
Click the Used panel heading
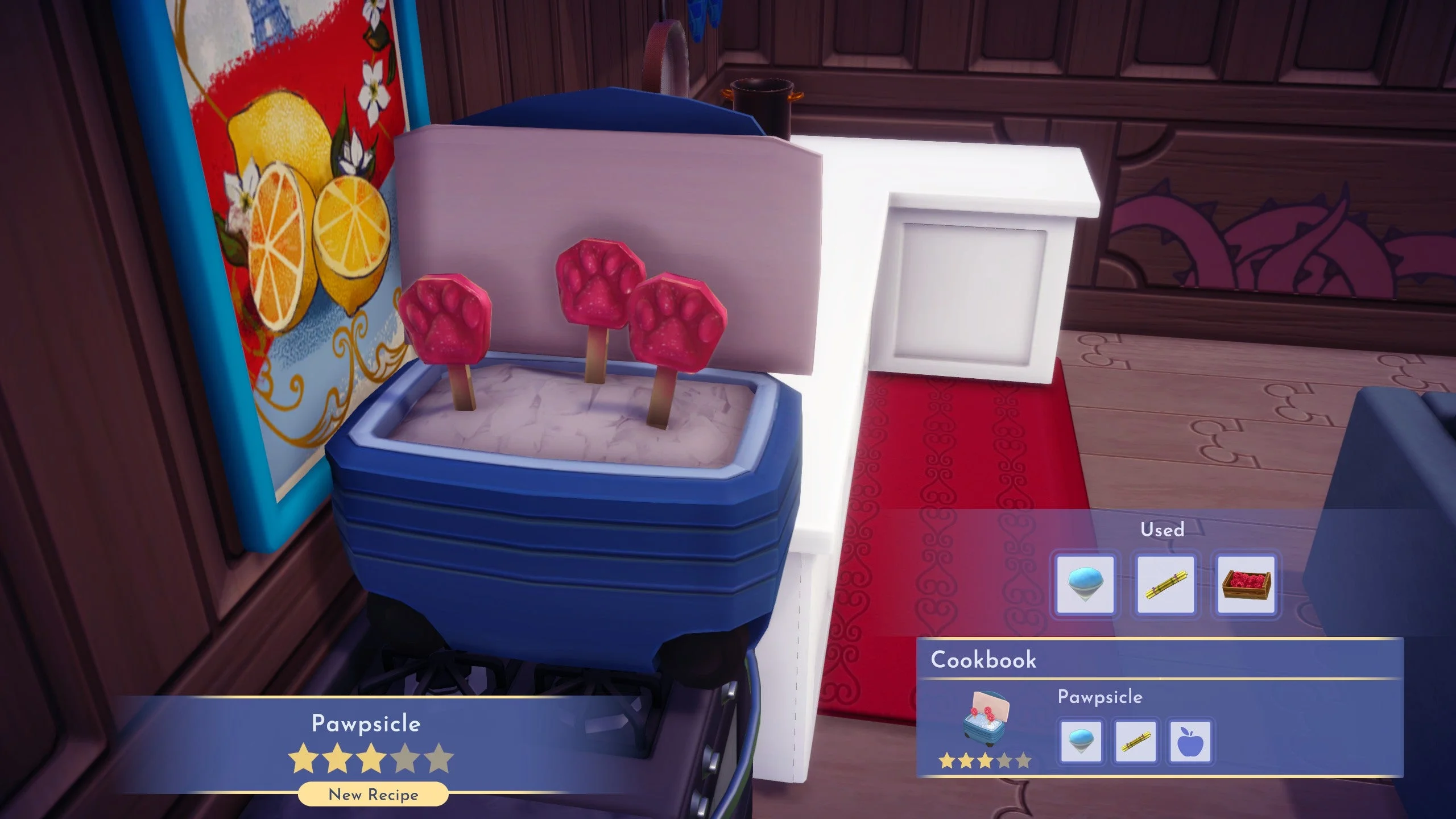1164,530
